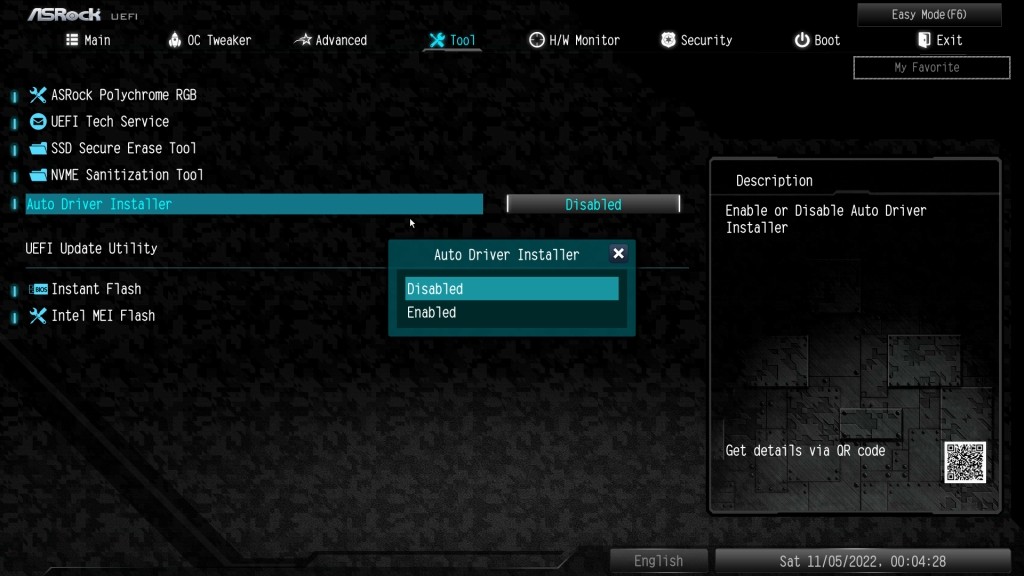Viewport: 1024px width, 576px height.
Task: Go to the Exit tab
Action: click(x=939, y=40)
